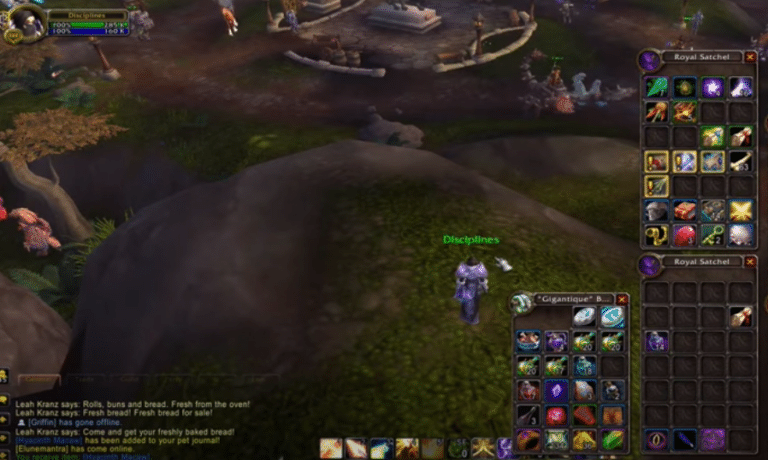Select the purple potion stack of 14

coord(656,341)
